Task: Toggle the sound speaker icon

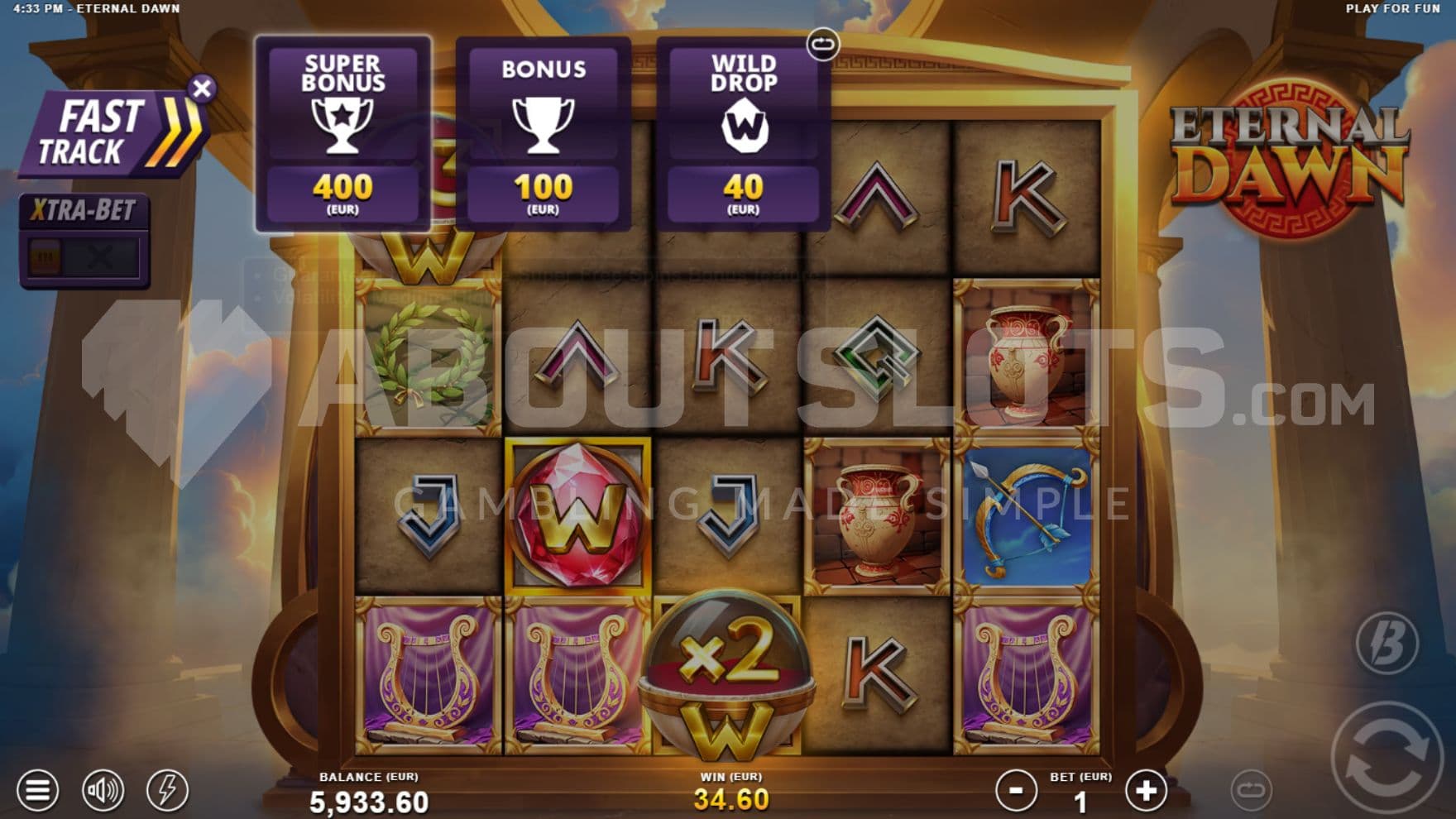Action: tap(103, 790)
